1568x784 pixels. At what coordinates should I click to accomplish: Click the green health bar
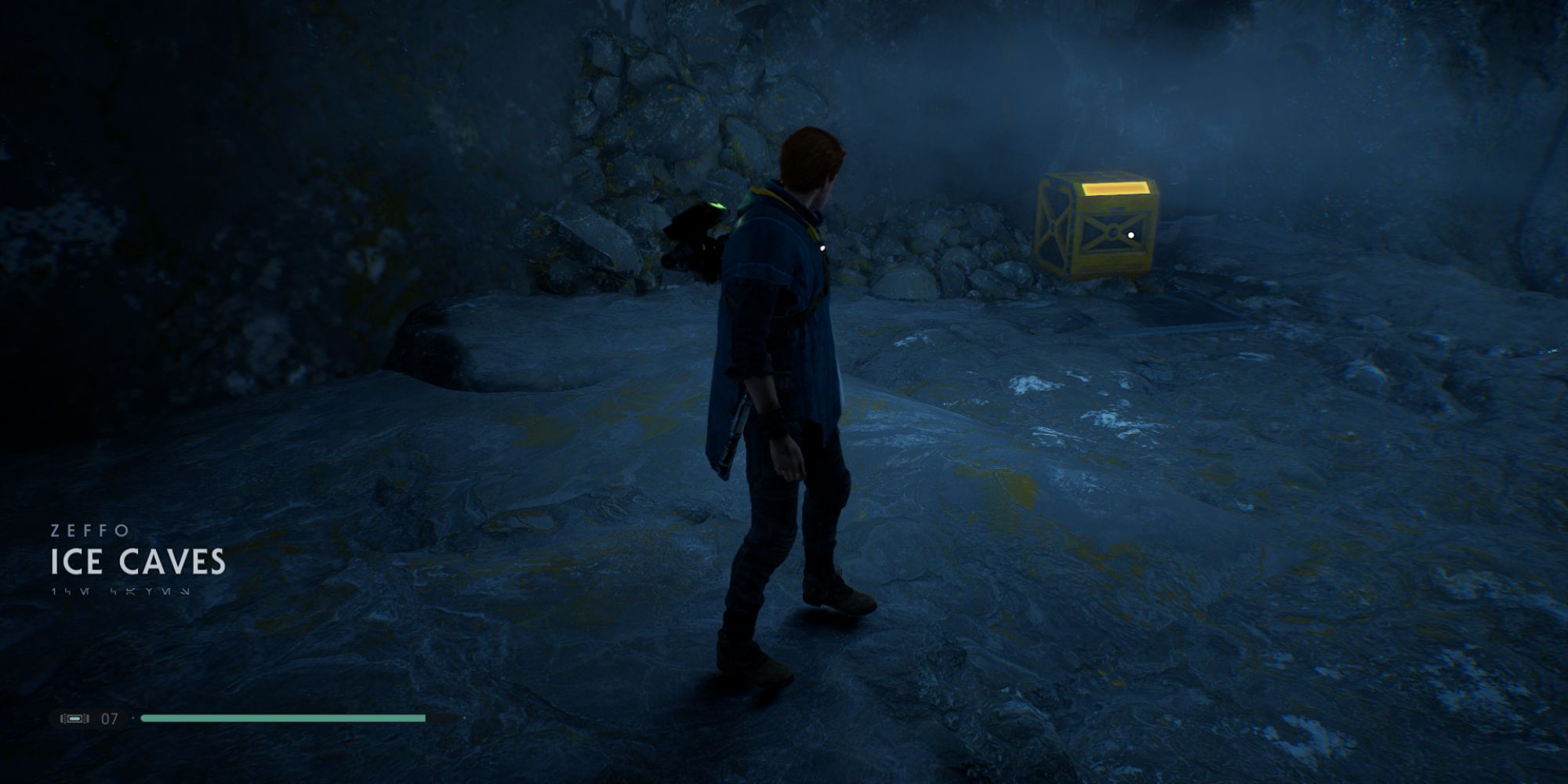point(282,718)
